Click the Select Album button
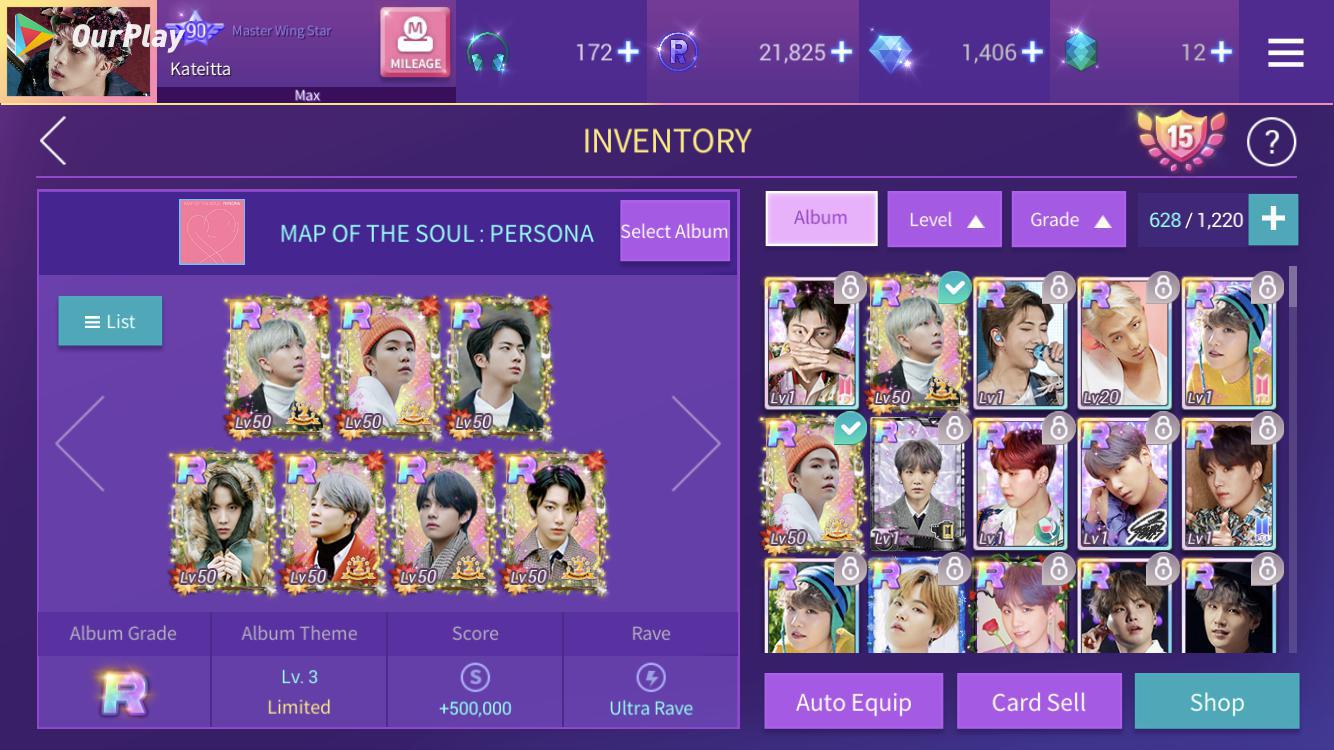This screenshot has width=1334, height=750. coord(674,231)
